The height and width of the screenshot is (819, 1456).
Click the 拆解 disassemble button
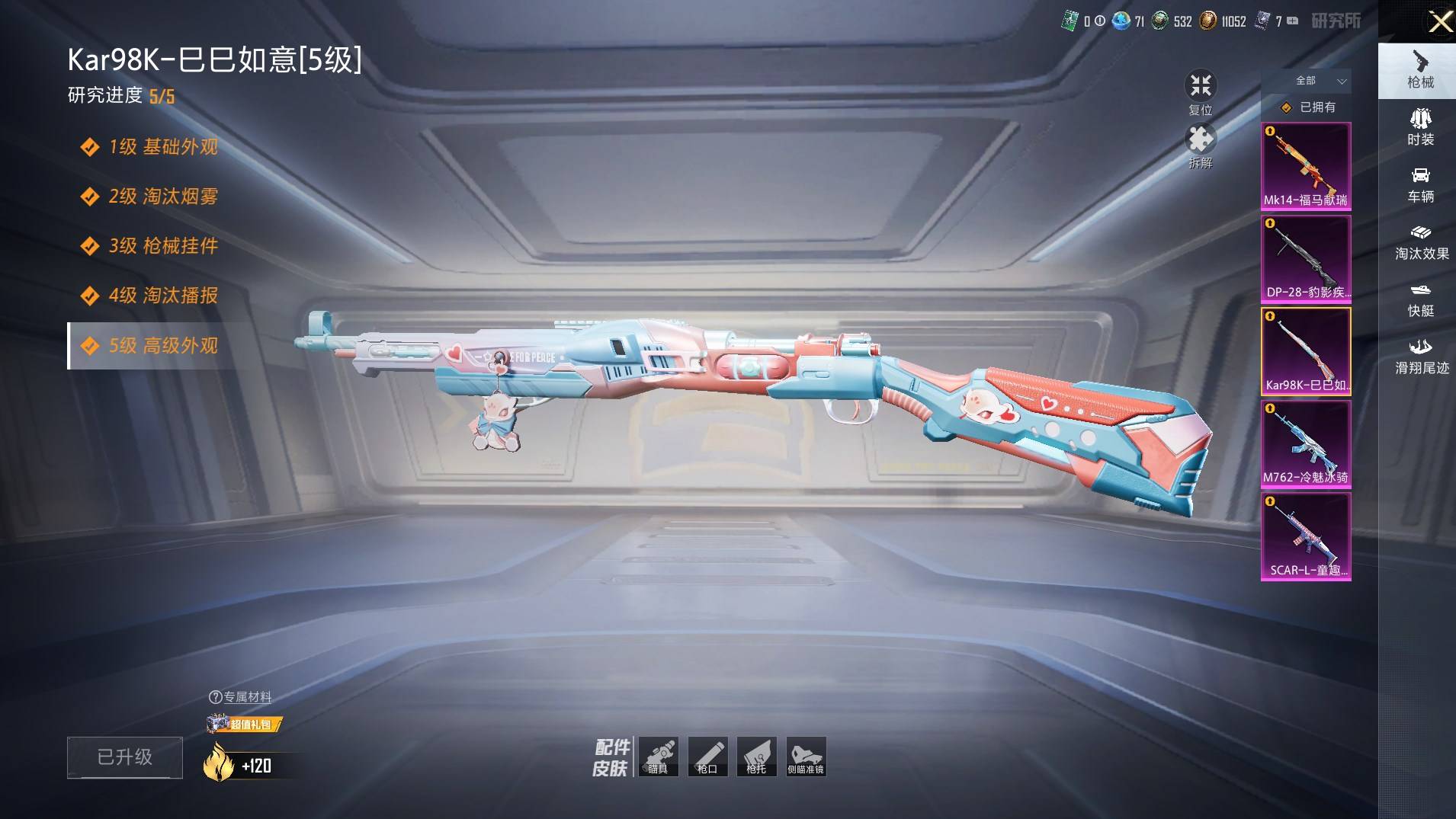pos(1201,146)
